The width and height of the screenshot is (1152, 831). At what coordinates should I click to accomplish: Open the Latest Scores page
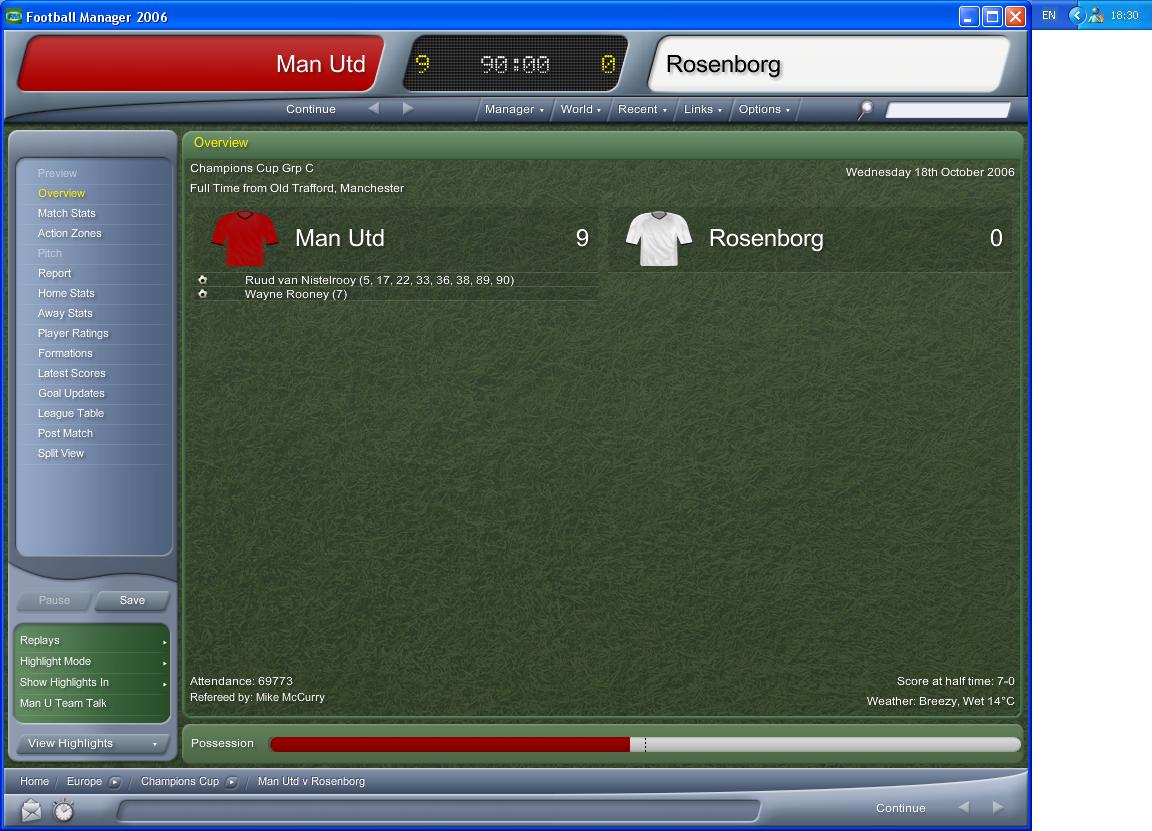[x=71, y=373]
